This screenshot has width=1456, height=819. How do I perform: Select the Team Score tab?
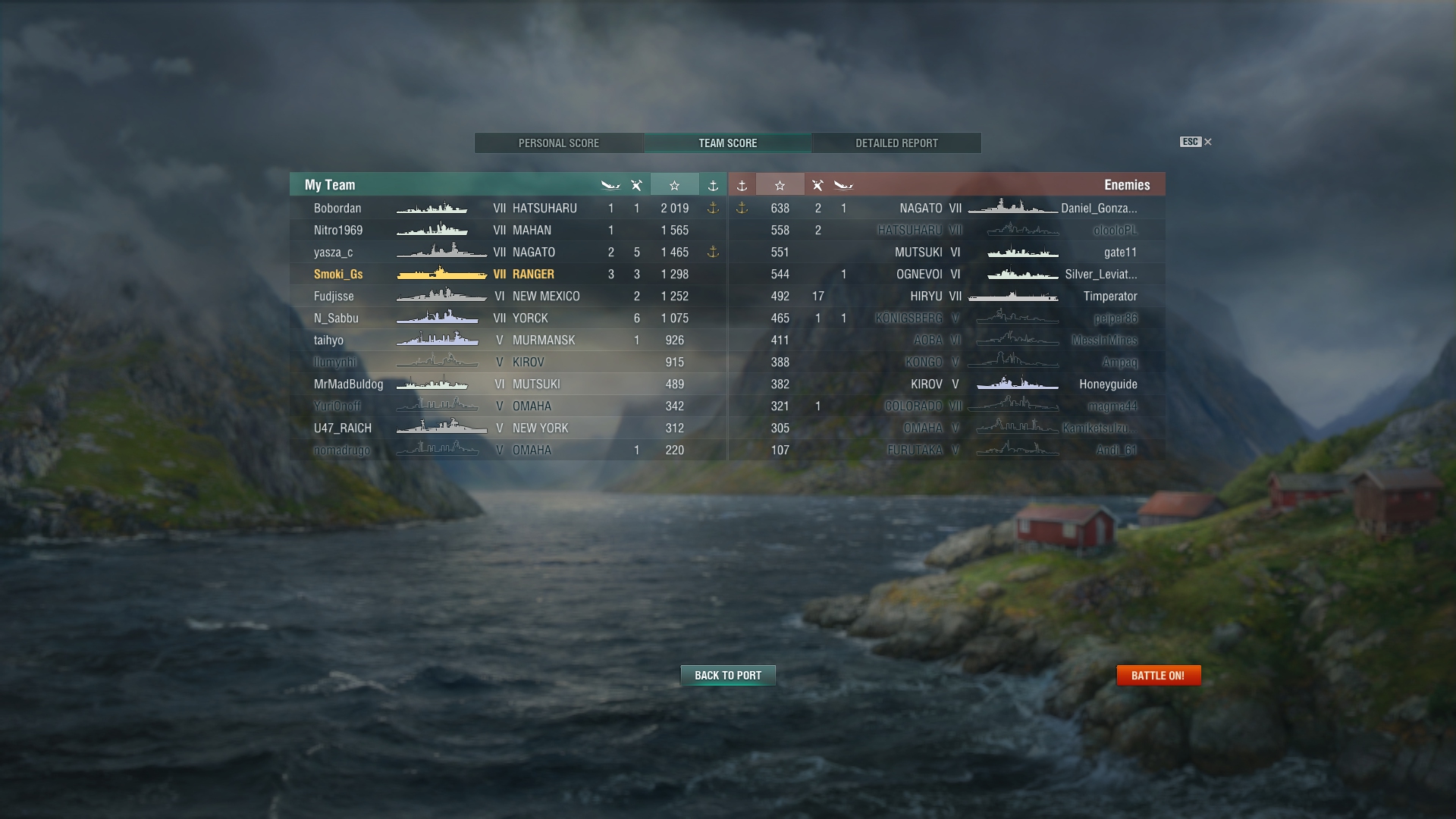pyautogui.click(x=727, y=143)
